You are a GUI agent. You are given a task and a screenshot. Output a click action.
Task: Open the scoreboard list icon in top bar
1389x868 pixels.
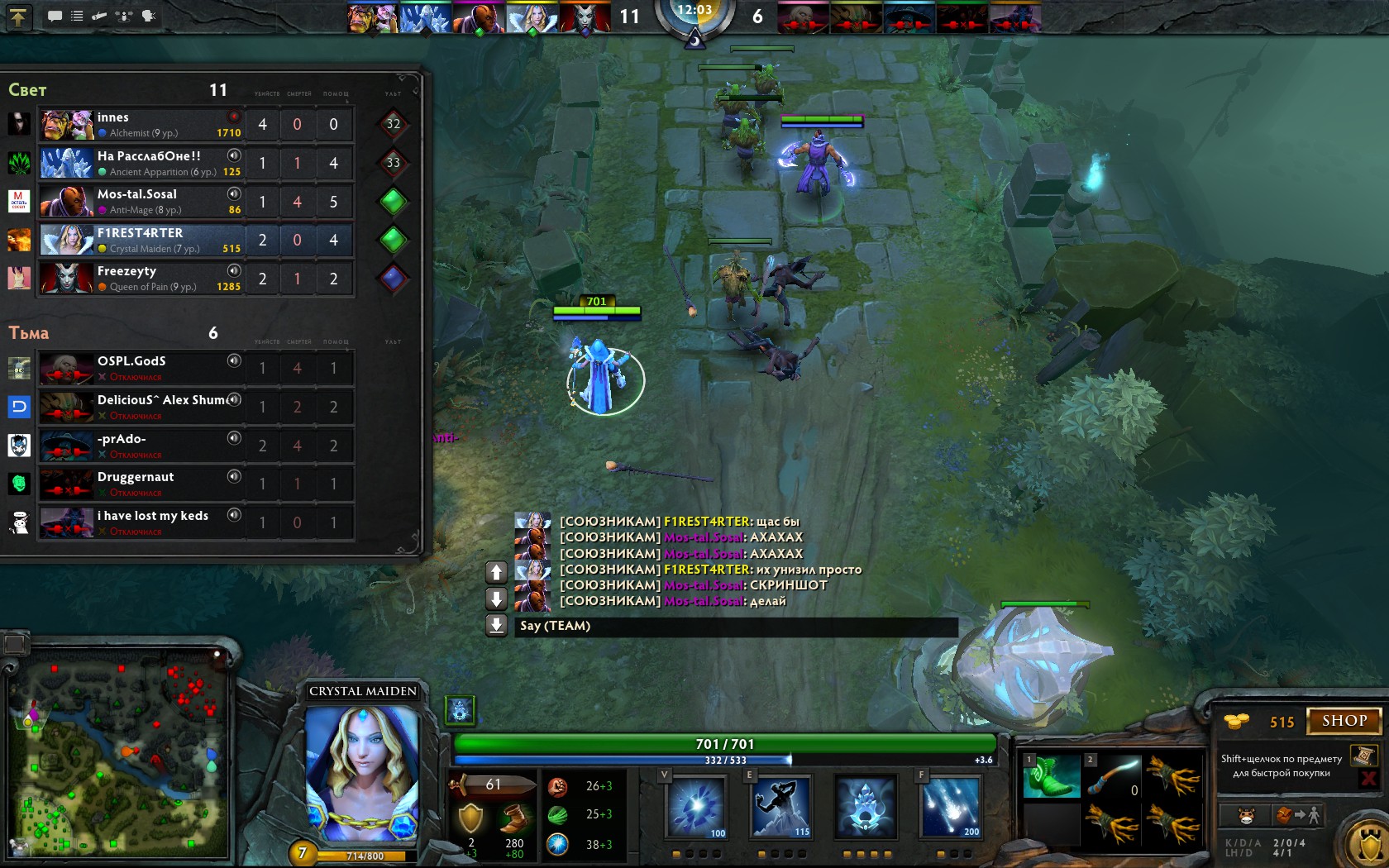77,16
